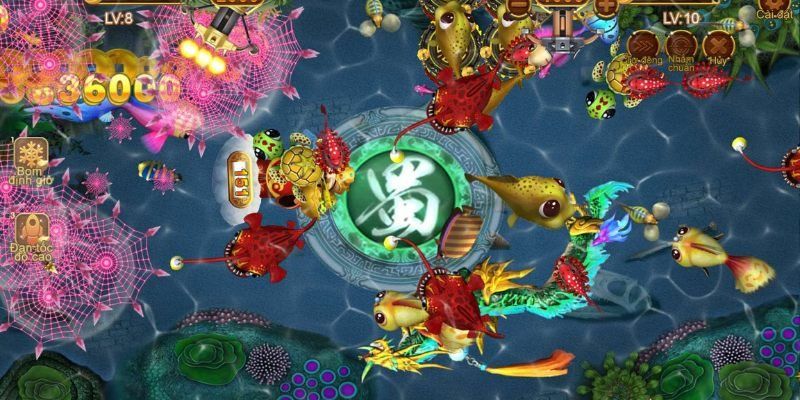Screen dimensions: 800x400
Task: Increase cannon bet with plus button
Action: click(x=607, y=6)
